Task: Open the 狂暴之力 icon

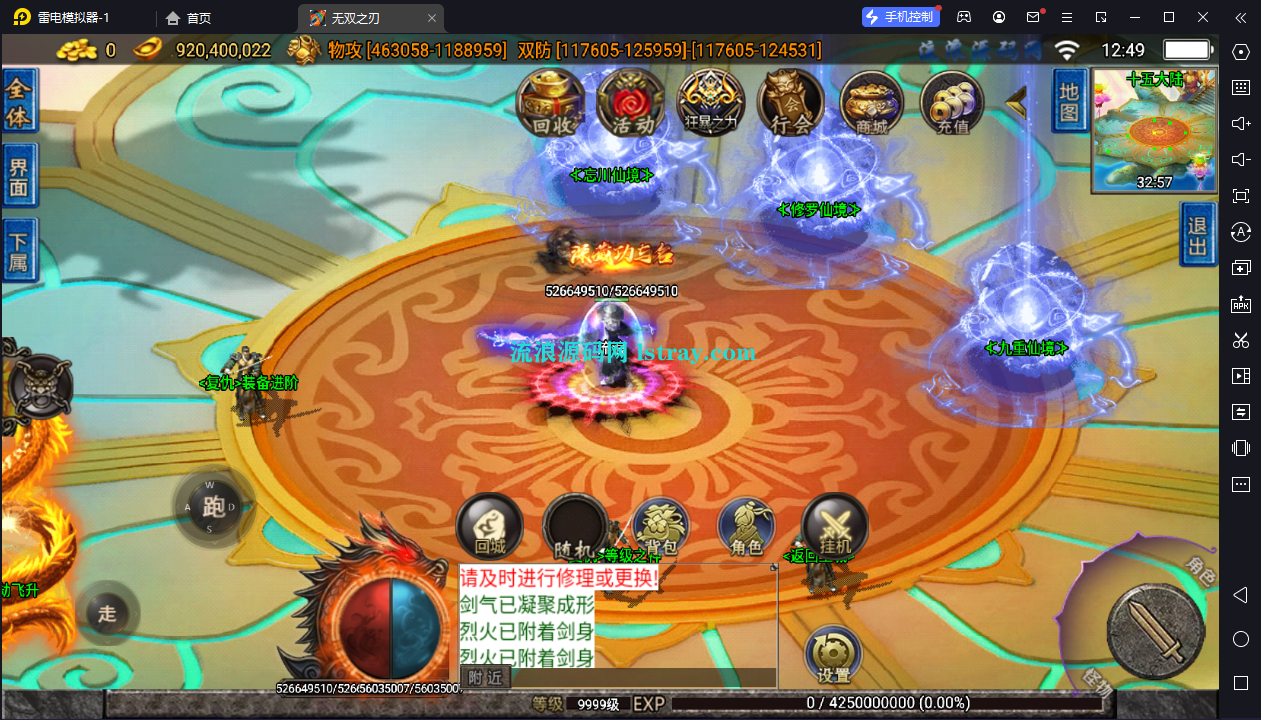Action: (711, 103)
